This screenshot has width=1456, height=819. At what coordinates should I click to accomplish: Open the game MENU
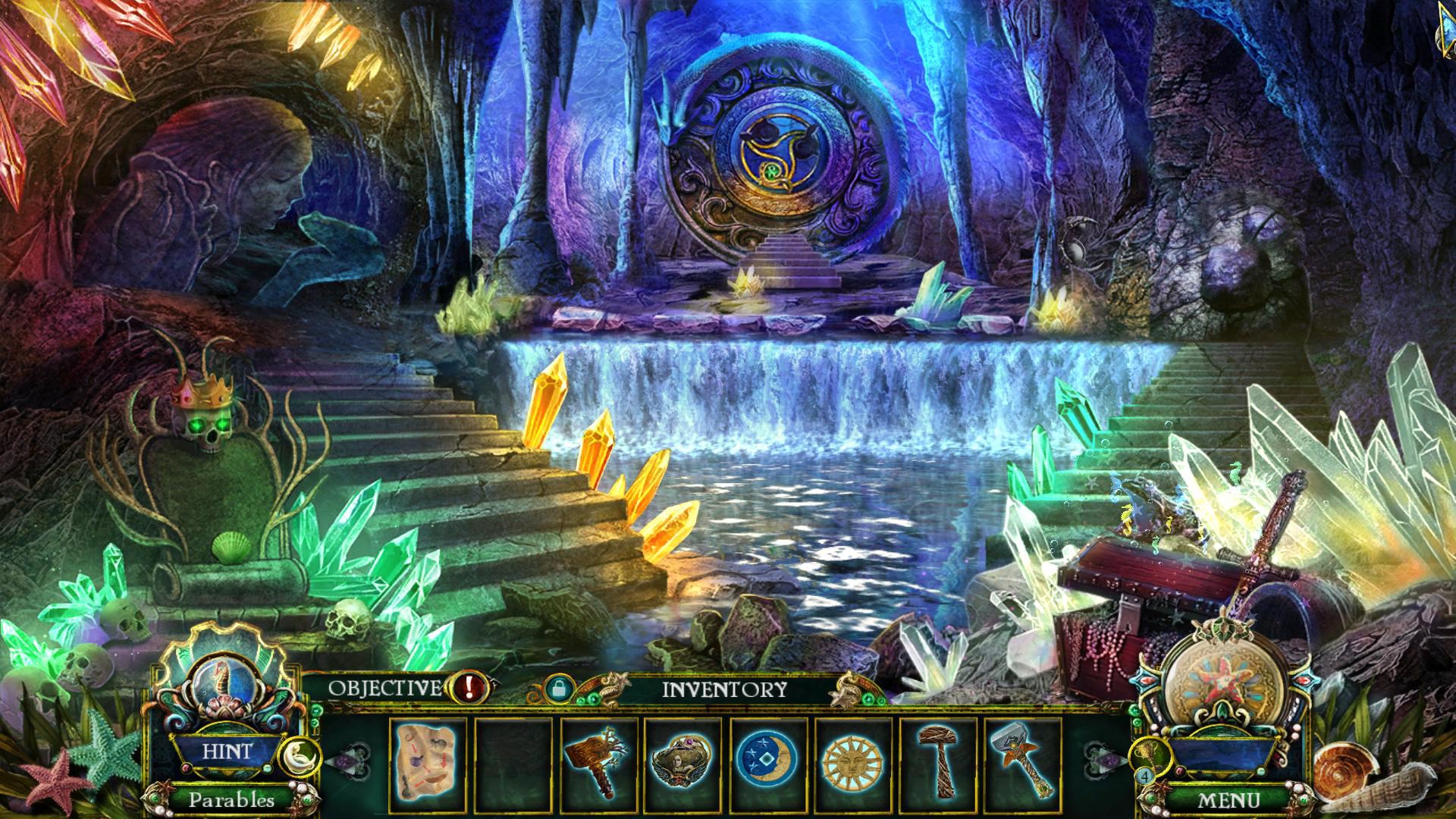(x=1227, y=799)
